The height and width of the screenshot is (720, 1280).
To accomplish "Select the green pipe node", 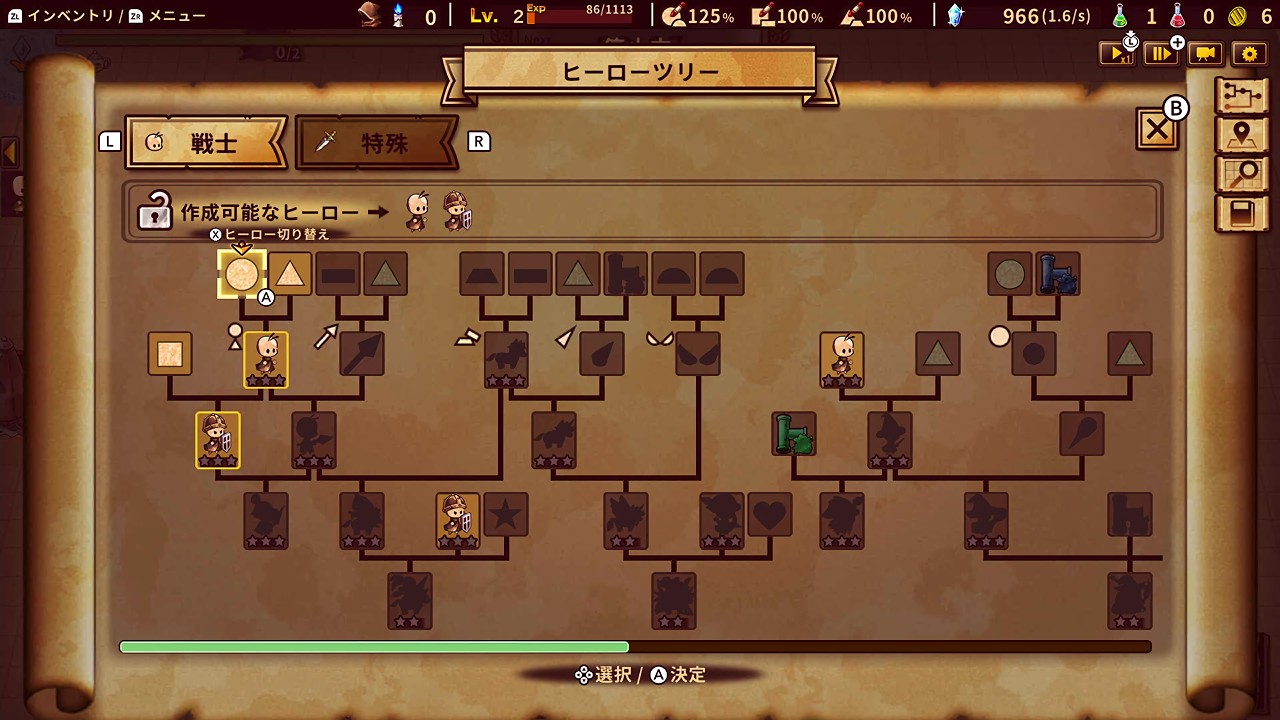I will click(794, 434).
